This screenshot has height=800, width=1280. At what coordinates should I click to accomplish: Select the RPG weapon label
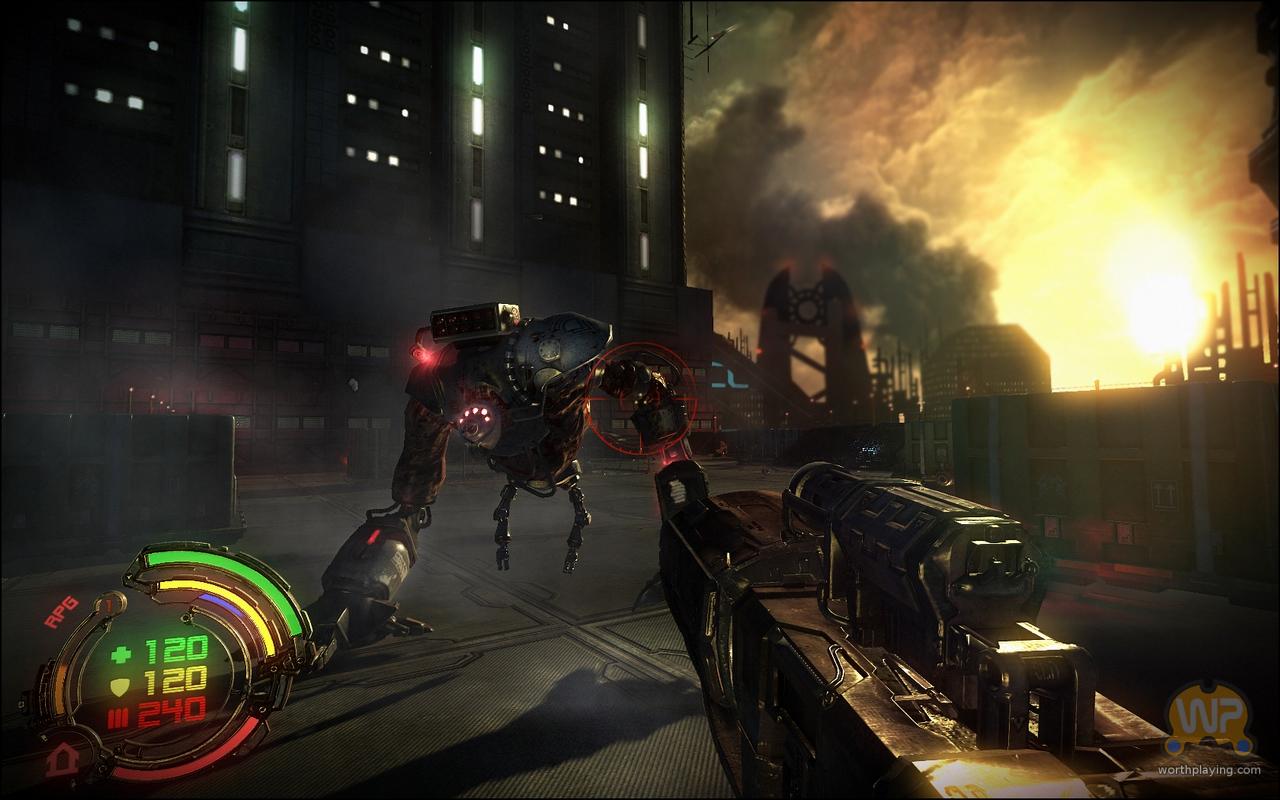pos(63,618)
